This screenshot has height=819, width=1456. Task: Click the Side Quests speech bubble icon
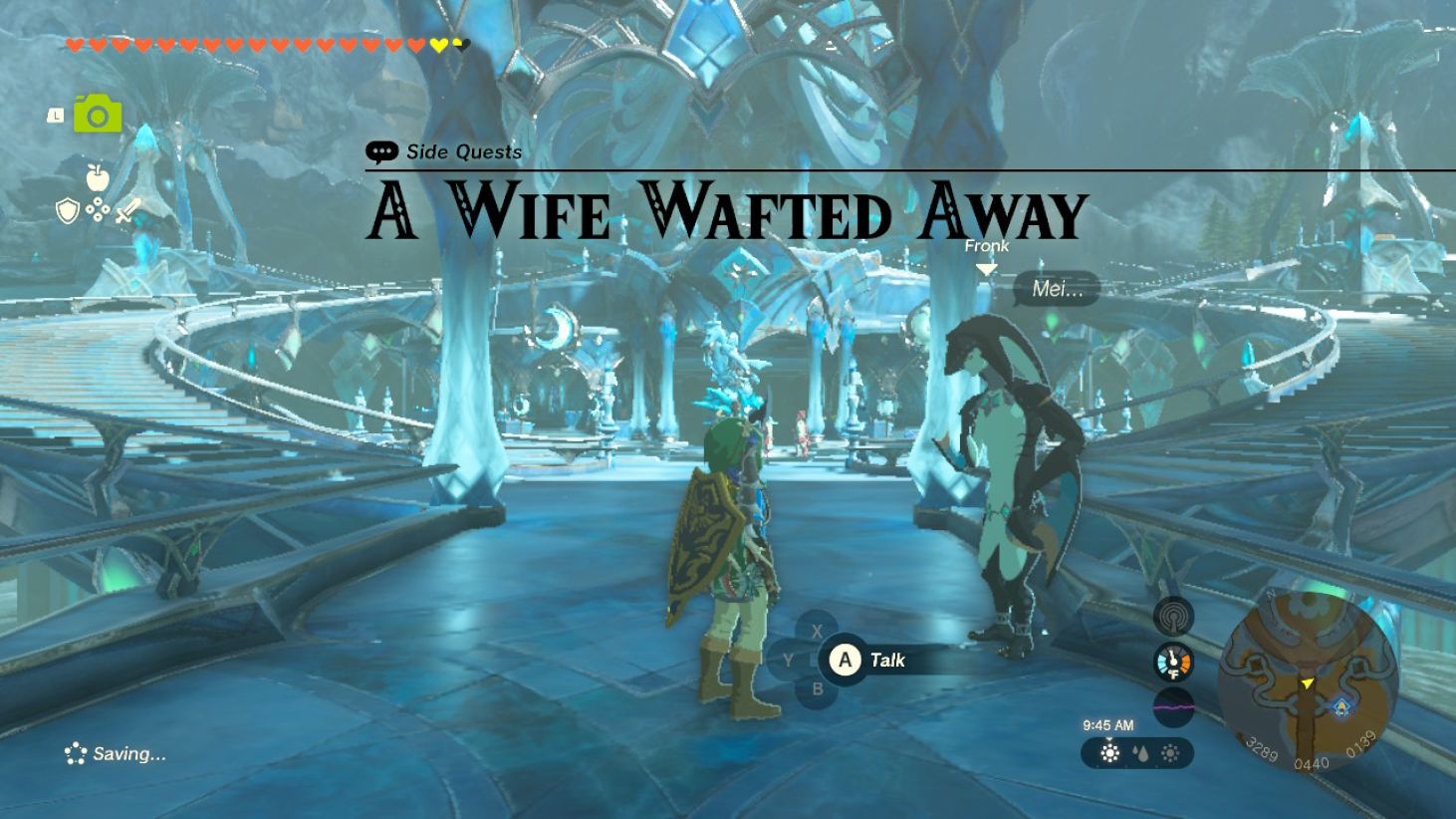[381, 152]
